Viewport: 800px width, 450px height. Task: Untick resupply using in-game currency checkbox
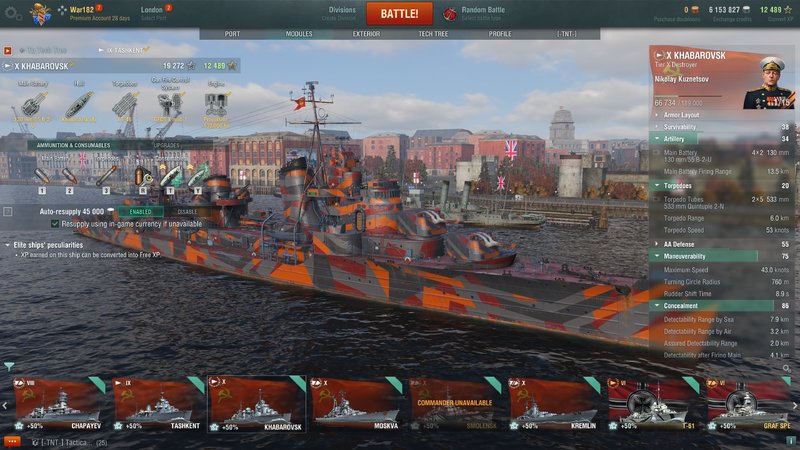[55, 224]
